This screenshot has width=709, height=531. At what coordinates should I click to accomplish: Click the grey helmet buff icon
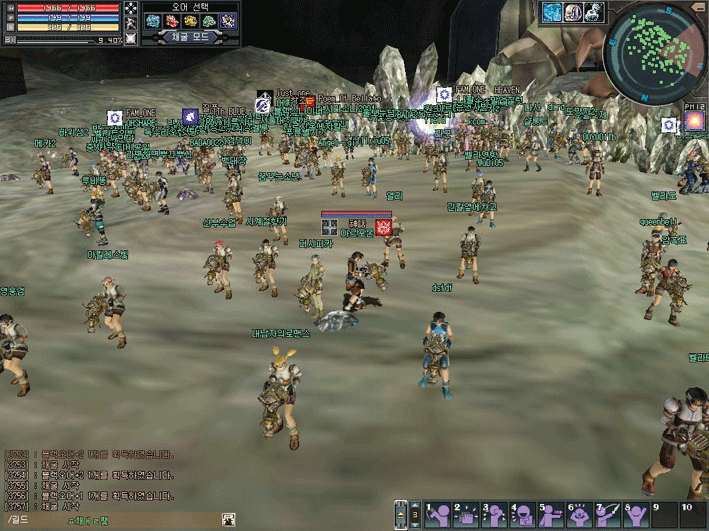click(573, 12)
